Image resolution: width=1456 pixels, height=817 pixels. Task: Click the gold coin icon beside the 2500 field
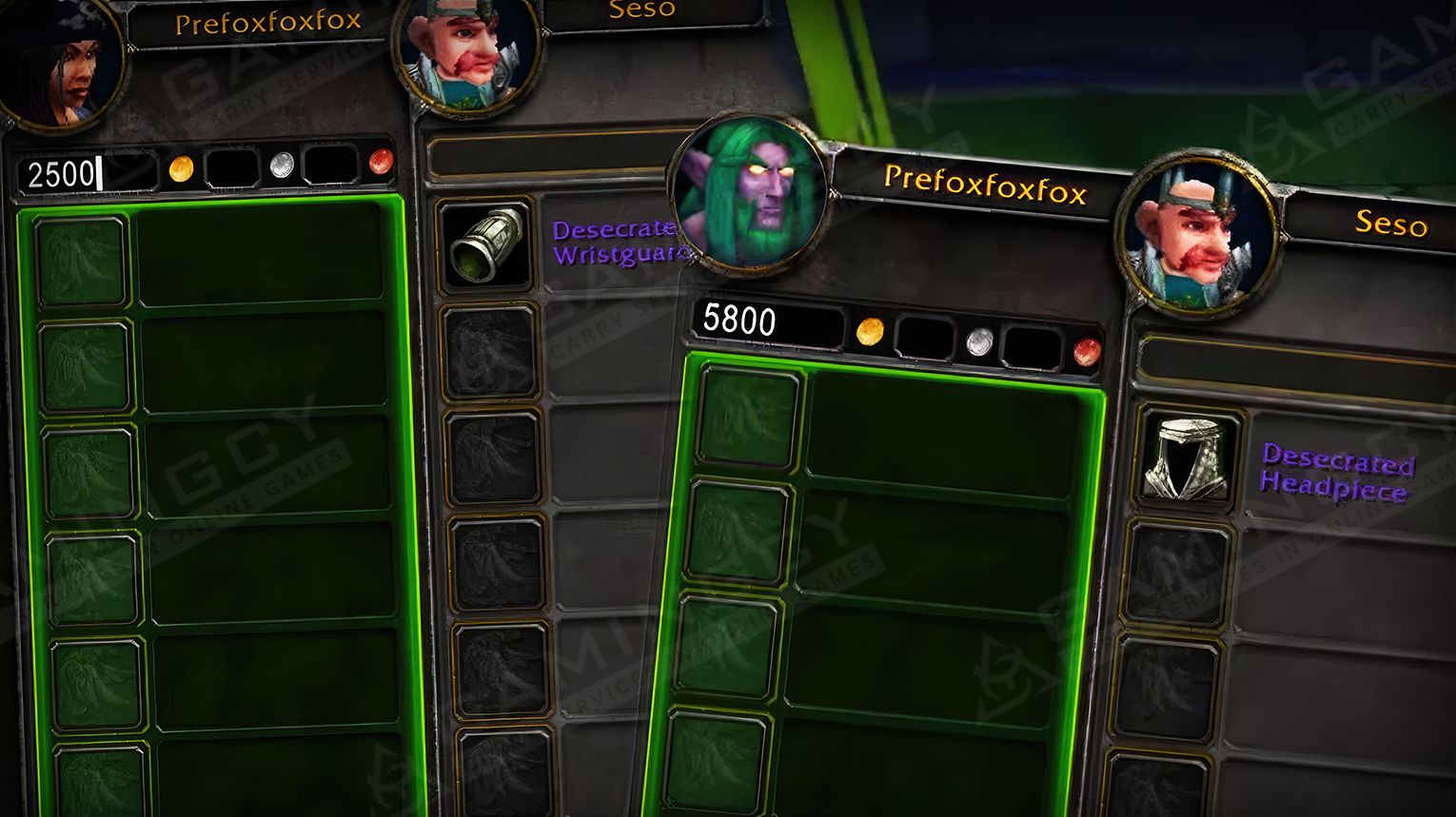180,165
